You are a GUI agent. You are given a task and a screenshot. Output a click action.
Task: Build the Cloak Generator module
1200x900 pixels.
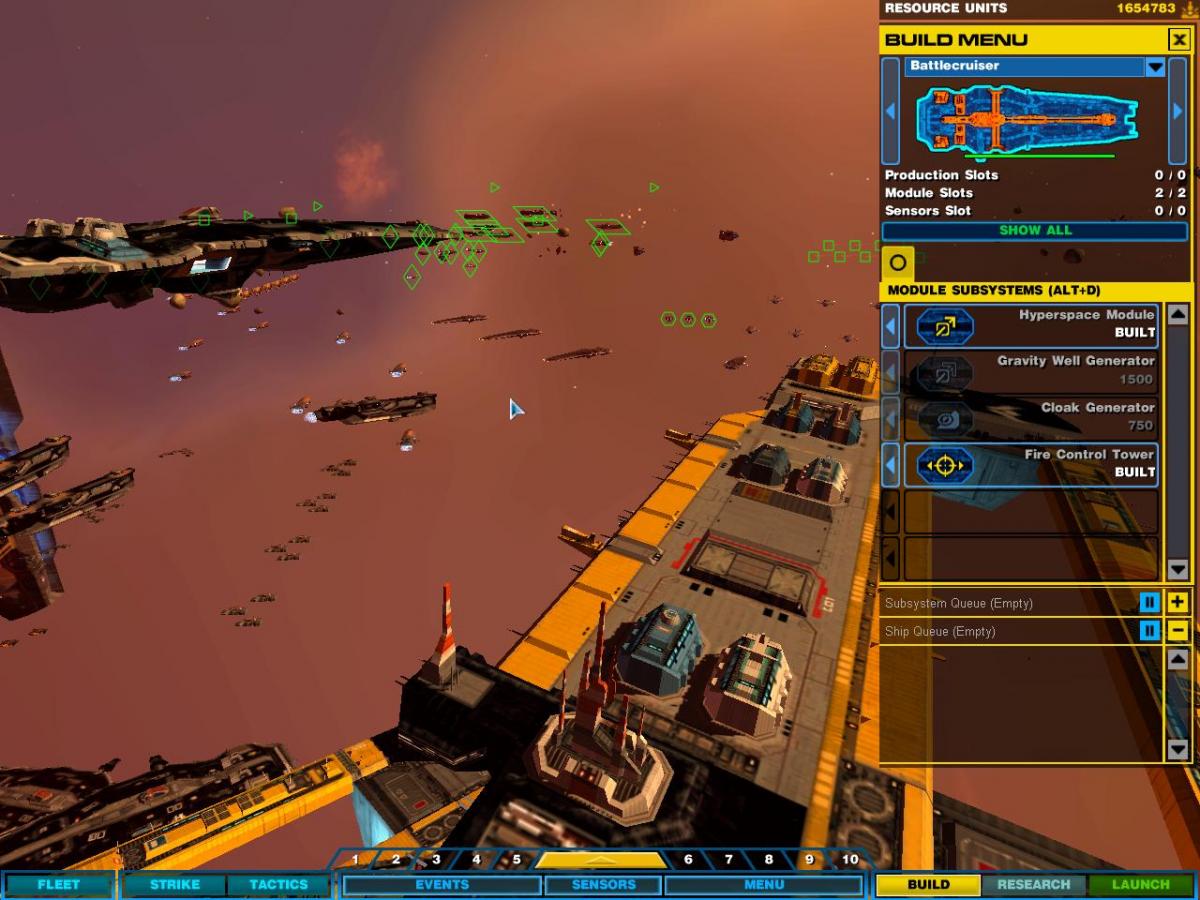pyautogui.click(x=1031, y=418)
